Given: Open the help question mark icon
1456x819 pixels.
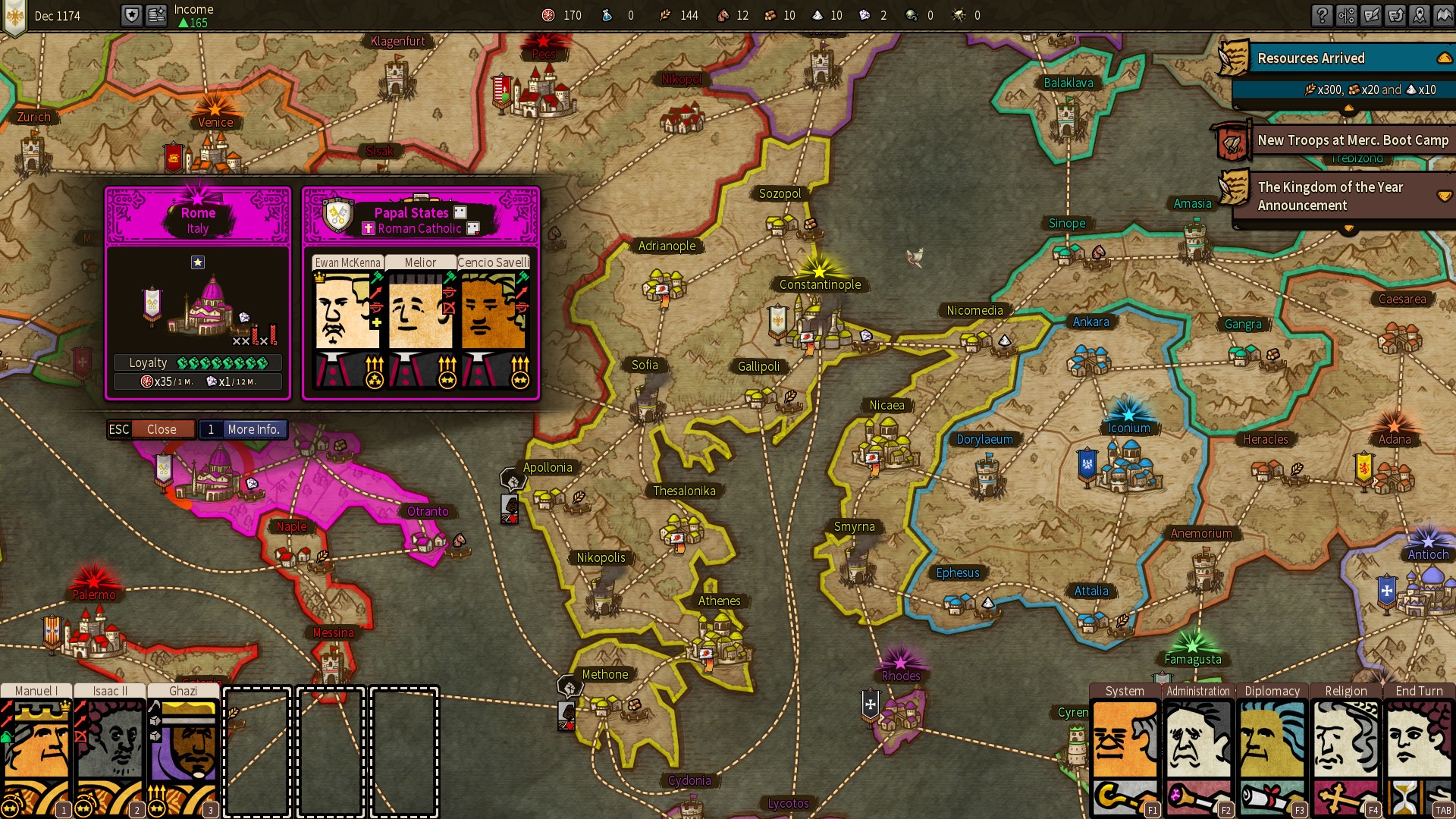Looking at the screenshot, I should point(1322,15).
